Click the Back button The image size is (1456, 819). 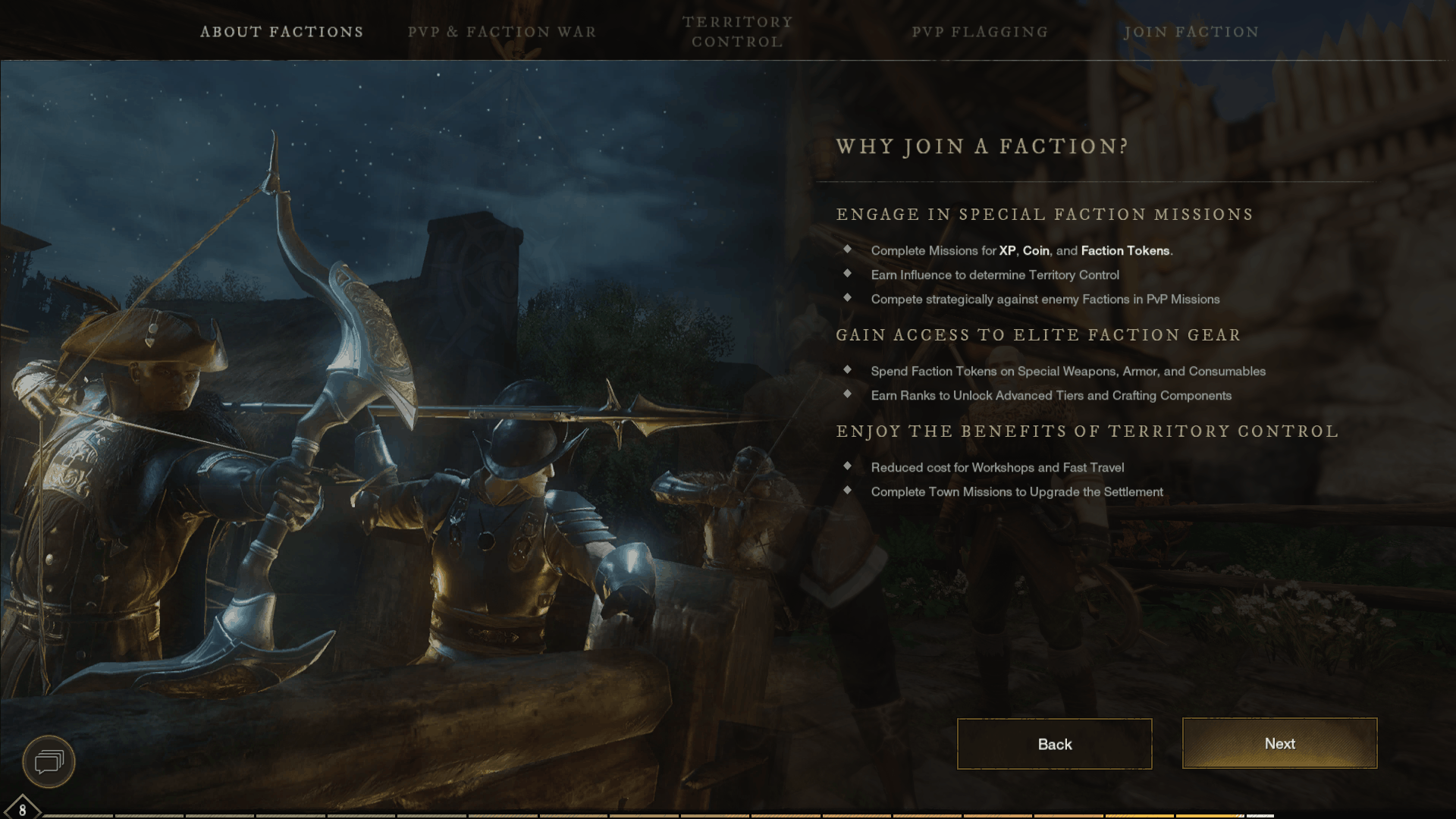(1054, 744)
